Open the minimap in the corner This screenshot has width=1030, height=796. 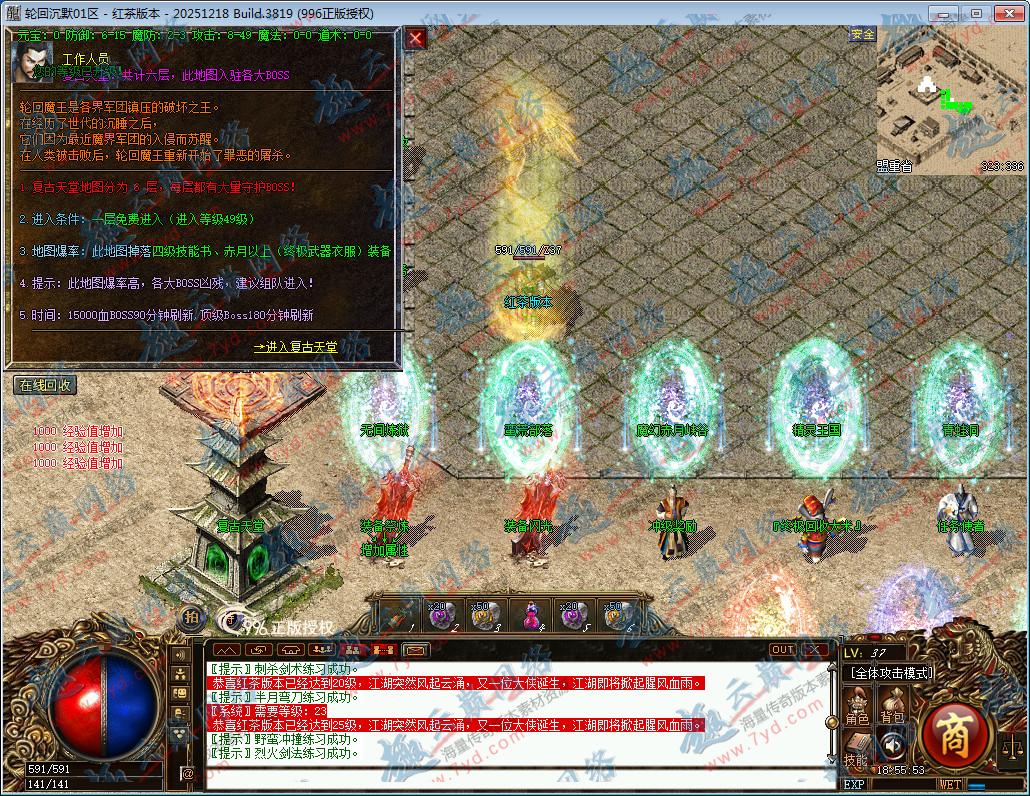tap(951, 100)
